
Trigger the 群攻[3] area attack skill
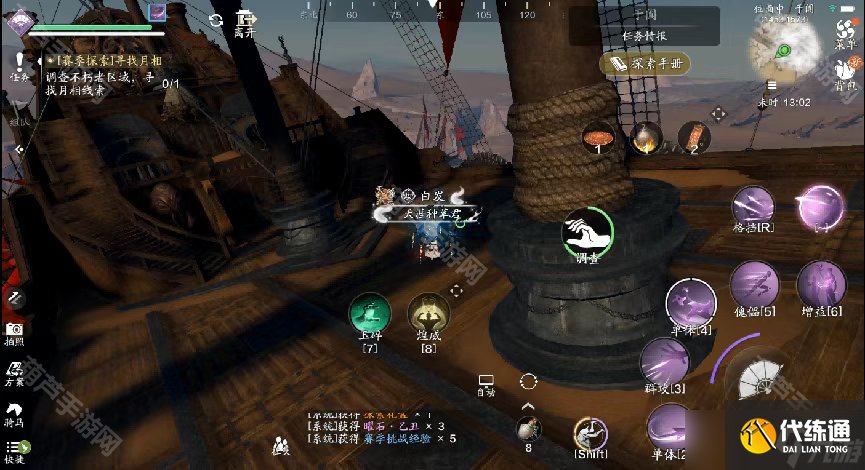click(x=664, y=361)
